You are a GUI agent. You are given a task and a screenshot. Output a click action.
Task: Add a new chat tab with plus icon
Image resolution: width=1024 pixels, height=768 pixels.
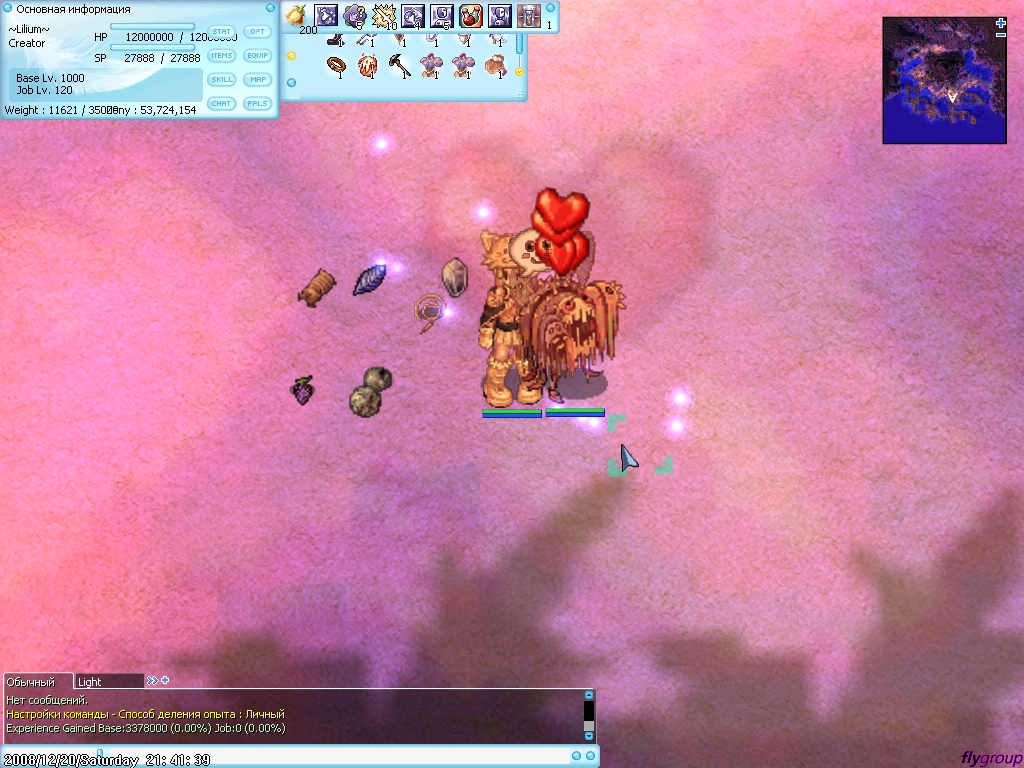click(x=165, y=681)
